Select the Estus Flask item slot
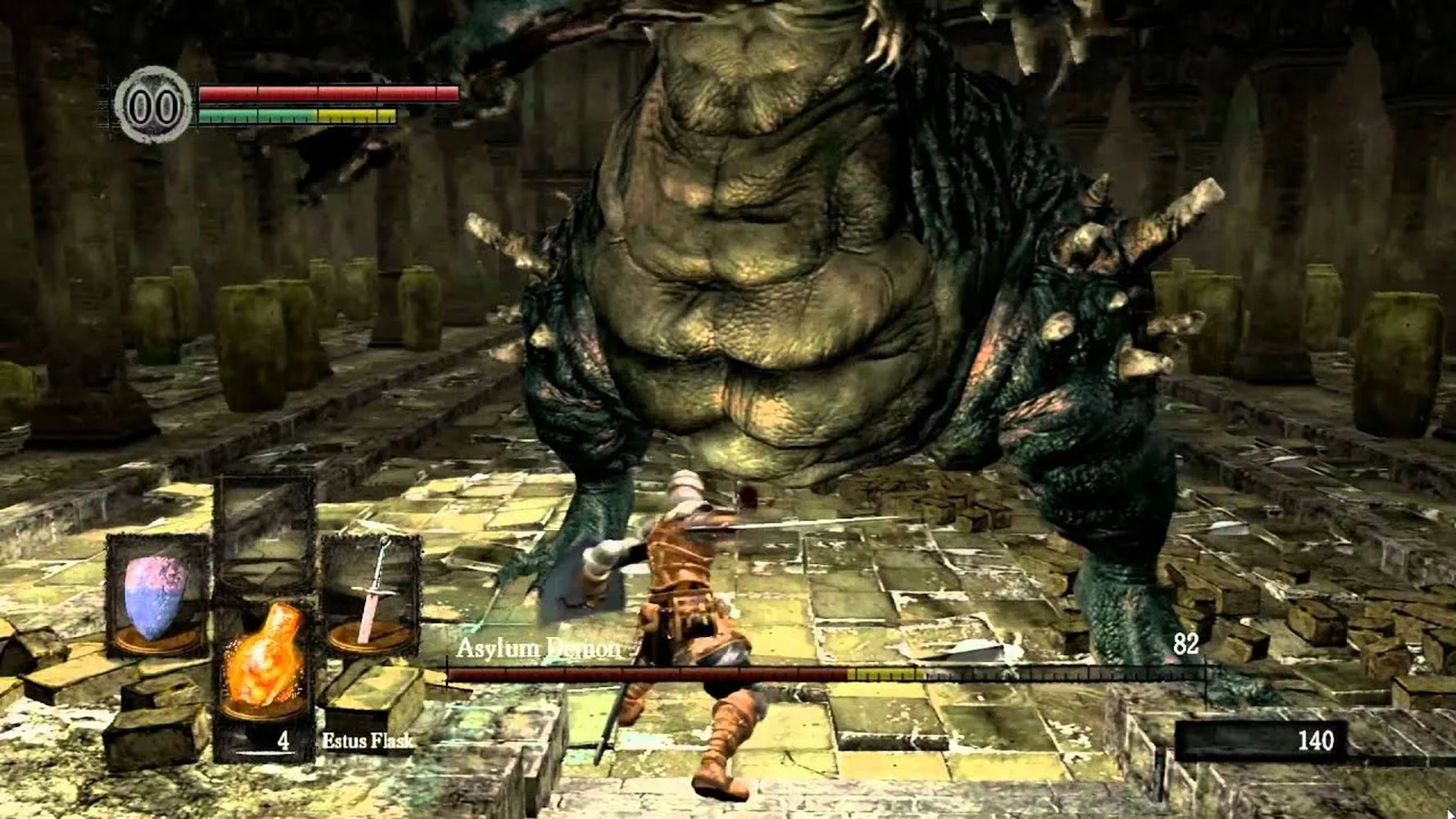 (264, 663)
